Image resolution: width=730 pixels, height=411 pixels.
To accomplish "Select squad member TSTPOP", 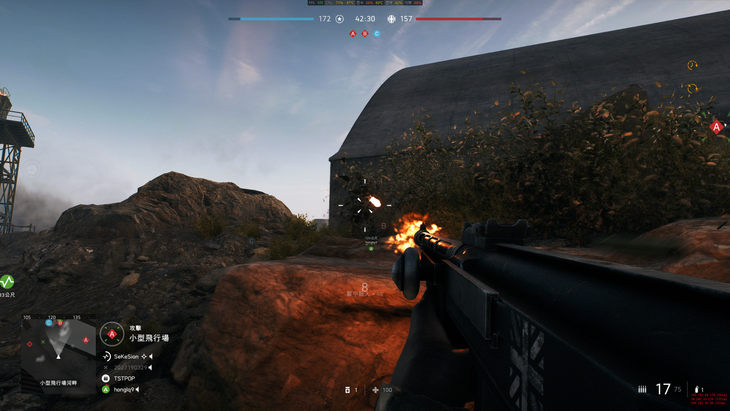I will tap(124, 378).
